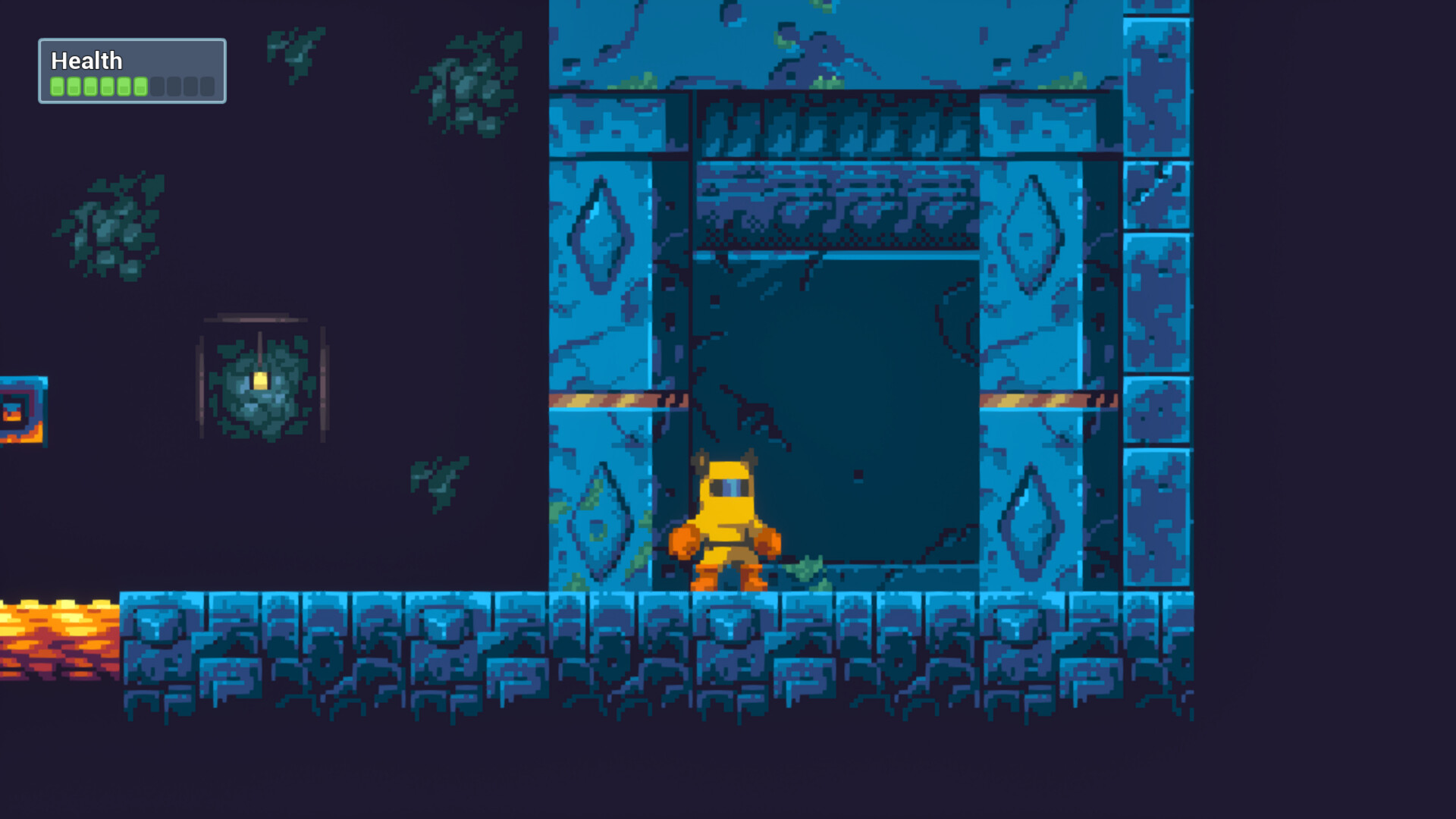
Task: Click the character's orange glove
Action: [x=684, y=540]
